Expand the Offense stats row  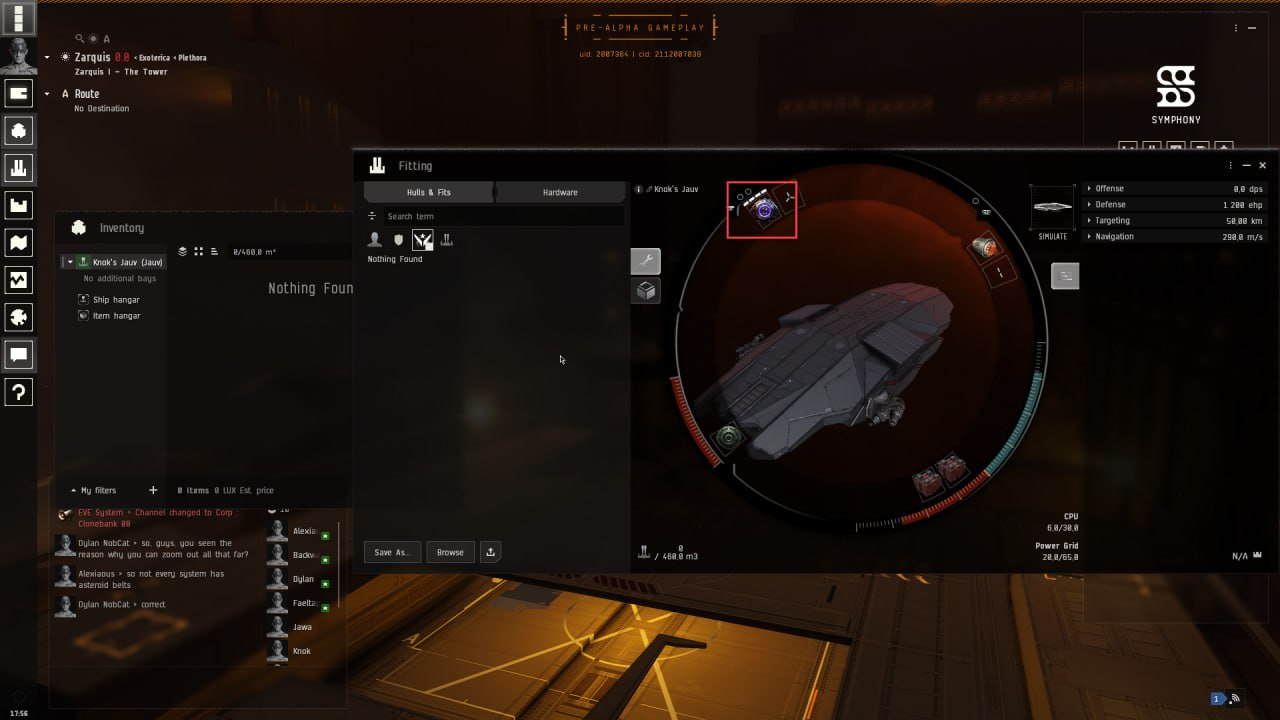(1109, 188)
